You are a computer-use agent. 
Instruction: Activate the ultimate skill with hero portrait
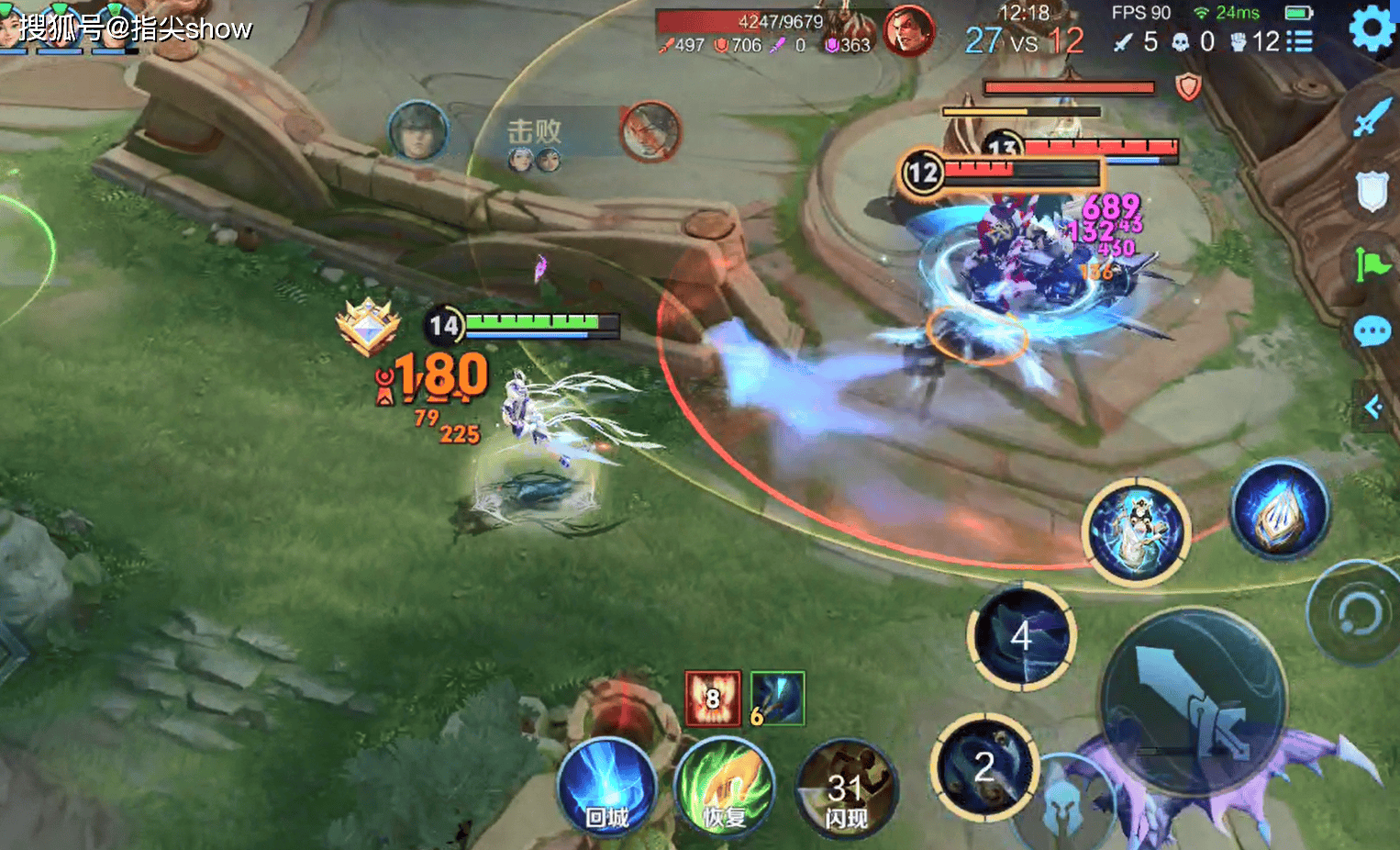click(1136, 531)
